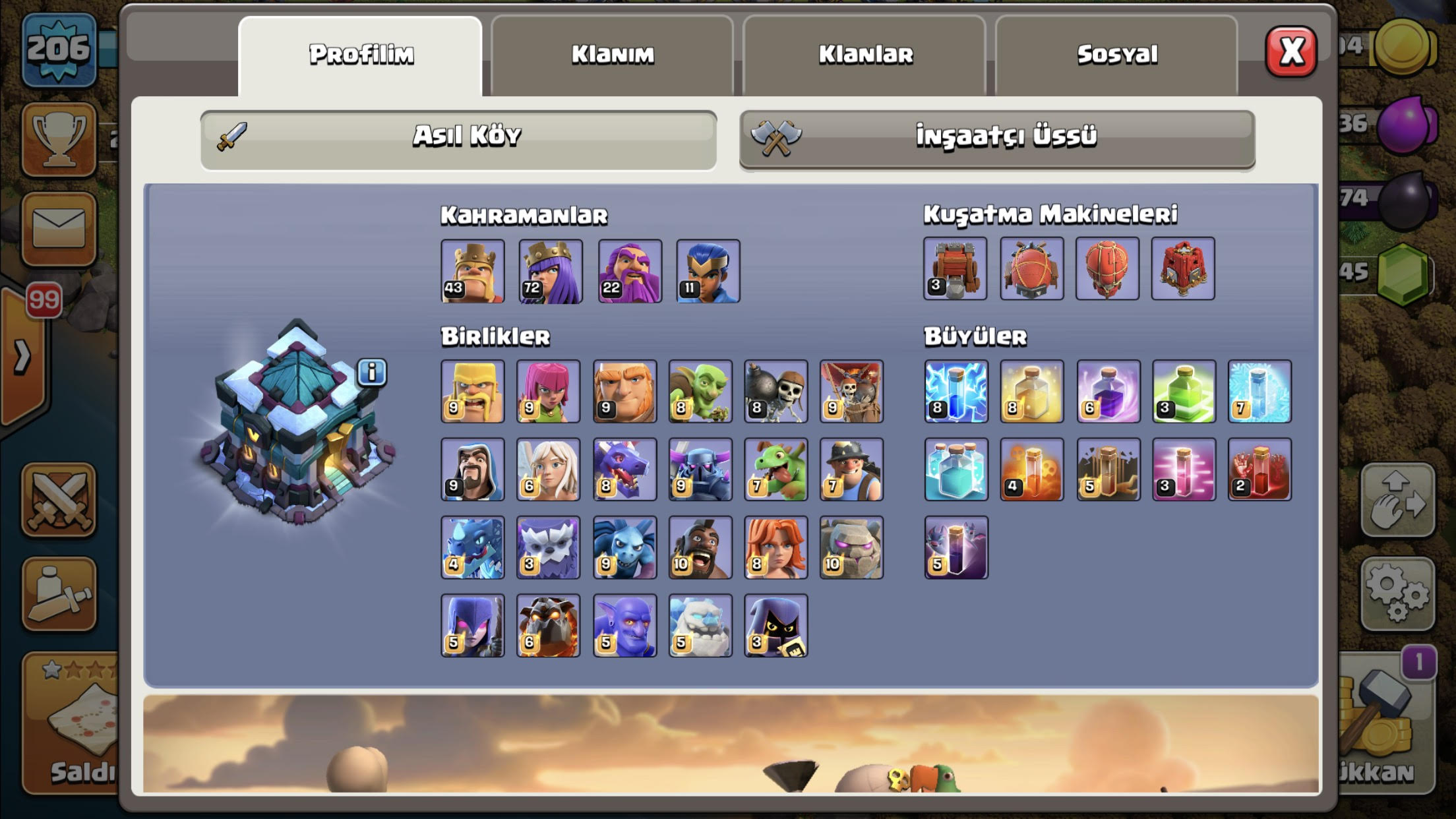
Task: Open the Klanlar tab
Action: point(864,55)
